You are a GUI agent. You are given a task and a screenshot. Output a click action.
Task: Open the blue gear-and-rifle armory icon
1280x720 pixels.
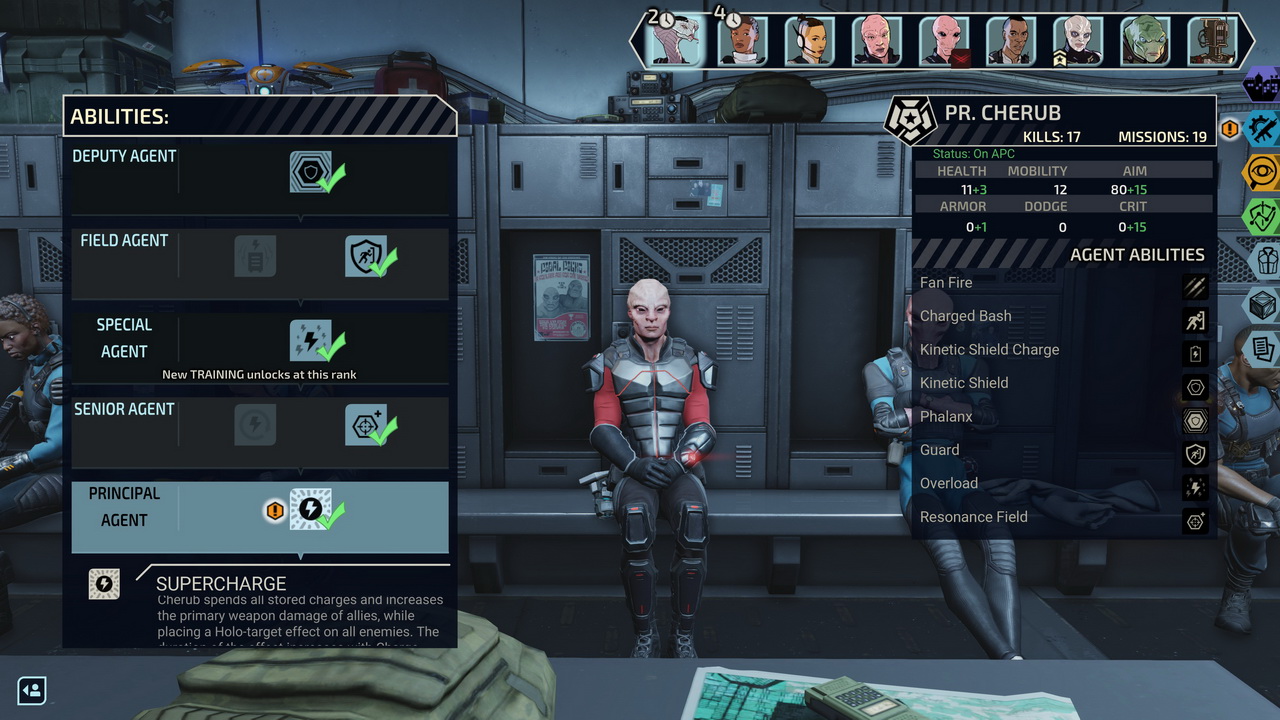[1264, 128]
